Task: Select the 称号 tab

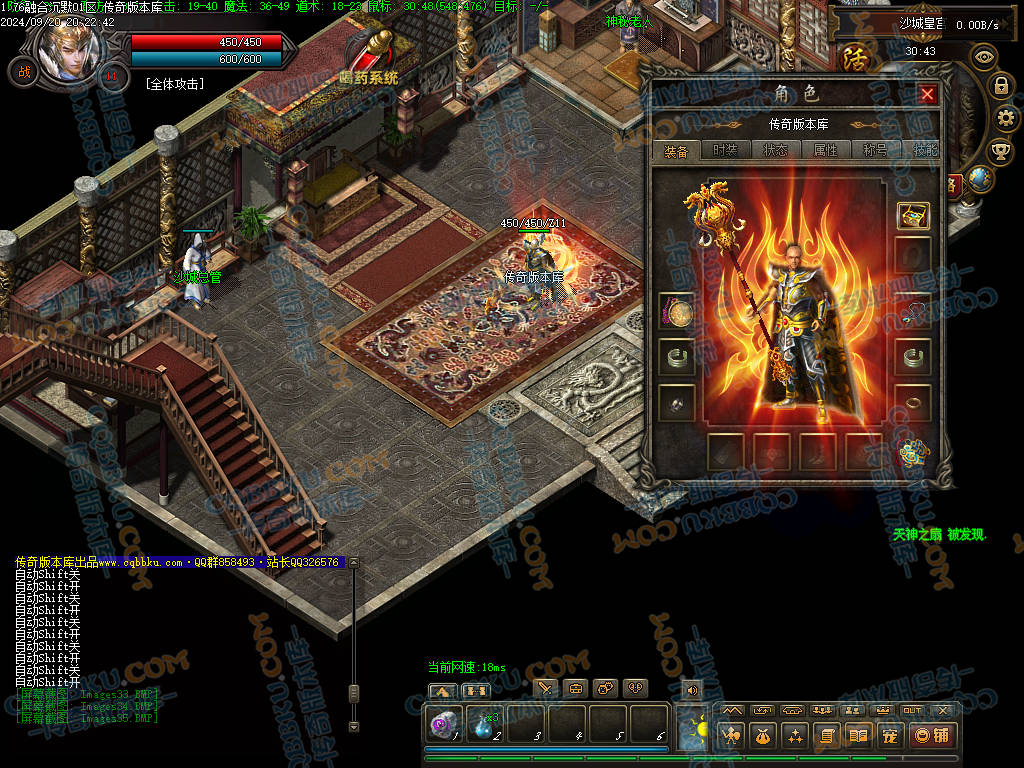Action: [875, 150]
